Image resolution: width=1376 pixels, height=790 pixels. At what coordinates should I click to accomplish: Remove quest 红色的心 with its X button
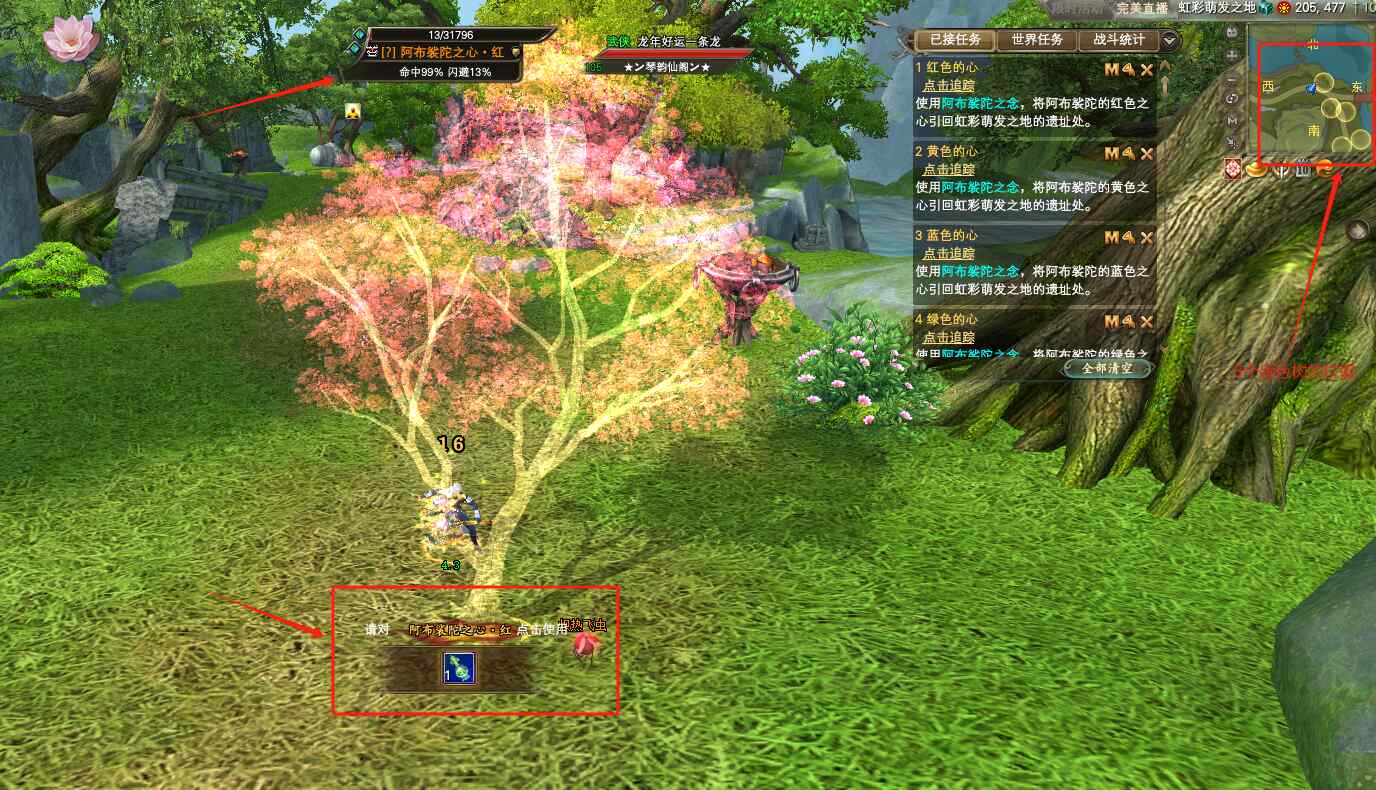tap(1147, 70)
